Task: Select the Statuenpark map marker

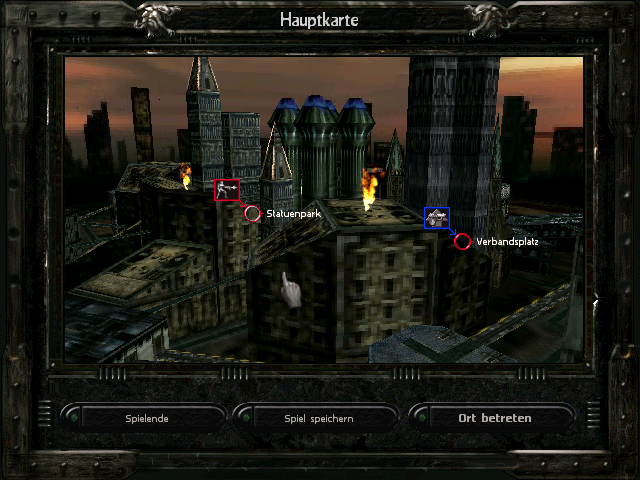Action: (253, 213)
